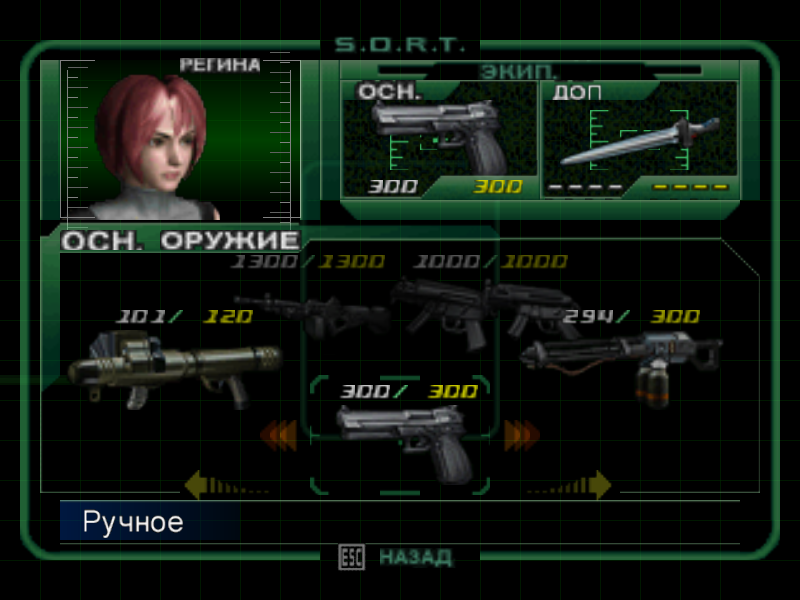Select the highlighted handgun in weapon carousel

(402, 442)
